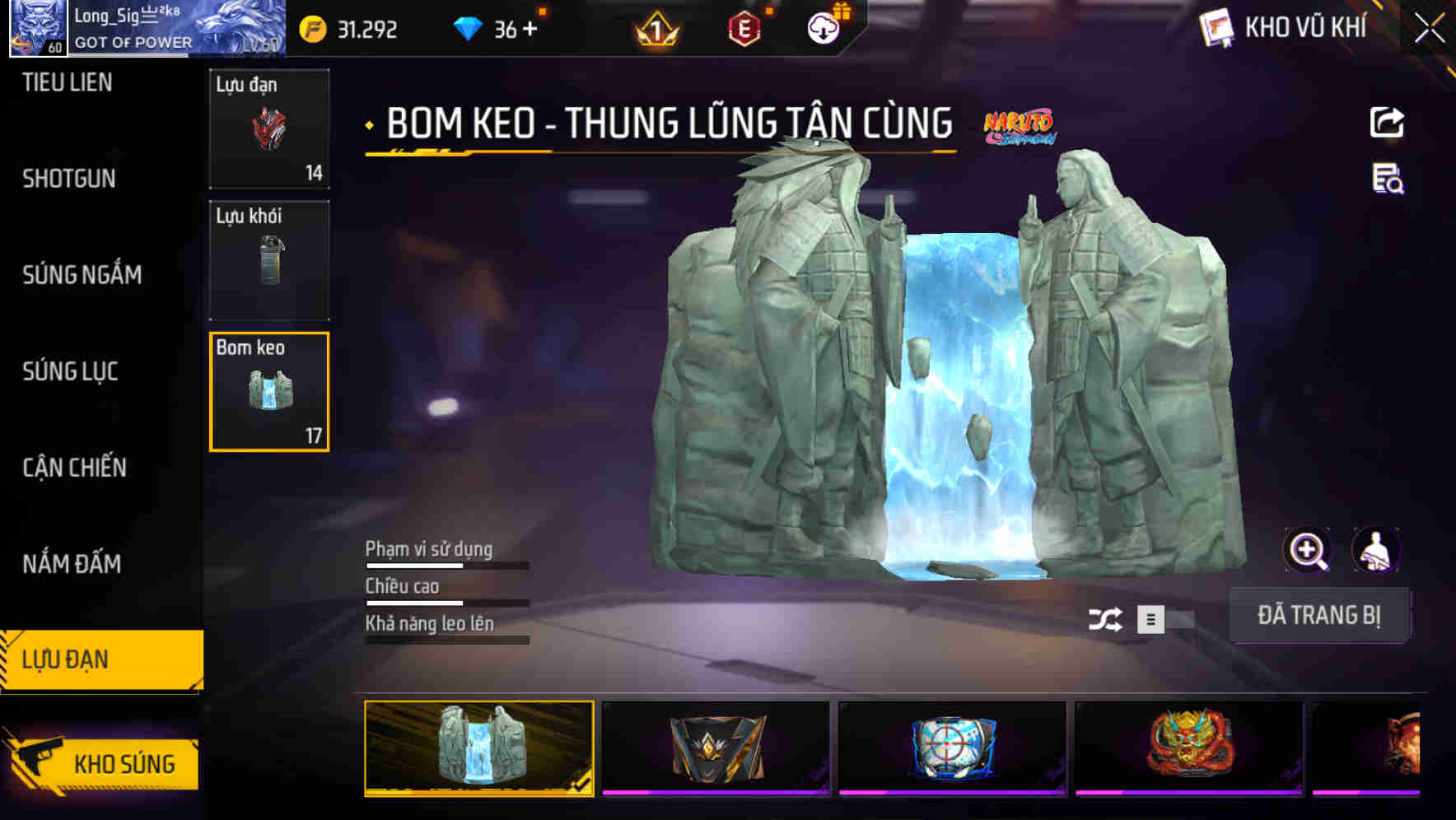Switch to the SHOTGUN category tab

point(66,179)
